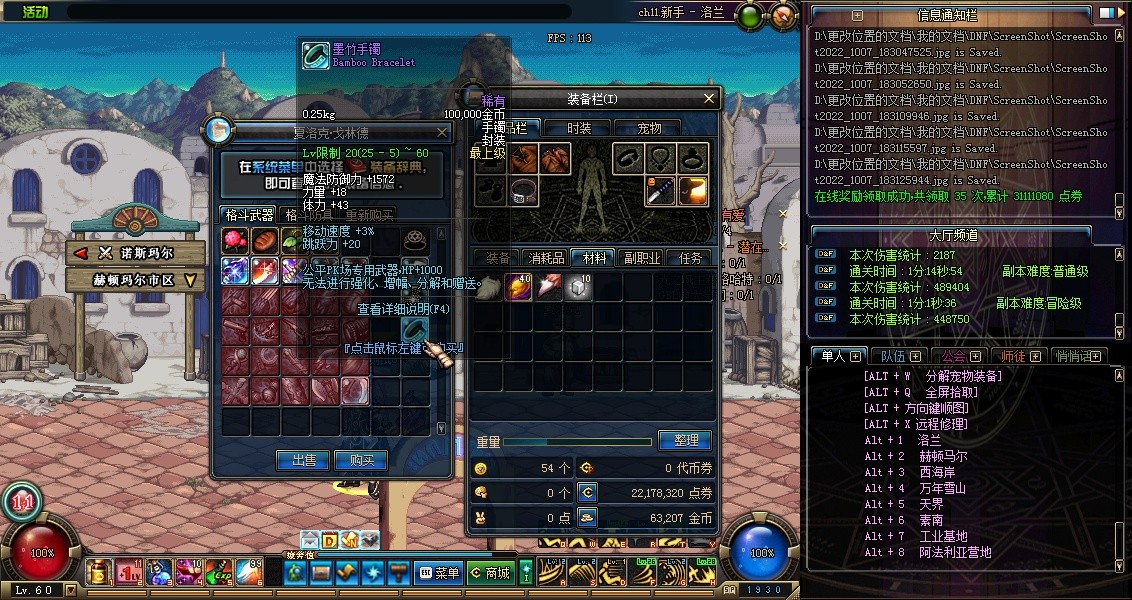Click the 出售 (Sell) button
Screen dimensions: 1132x600
pyautogui.click(x=303, y=460)
